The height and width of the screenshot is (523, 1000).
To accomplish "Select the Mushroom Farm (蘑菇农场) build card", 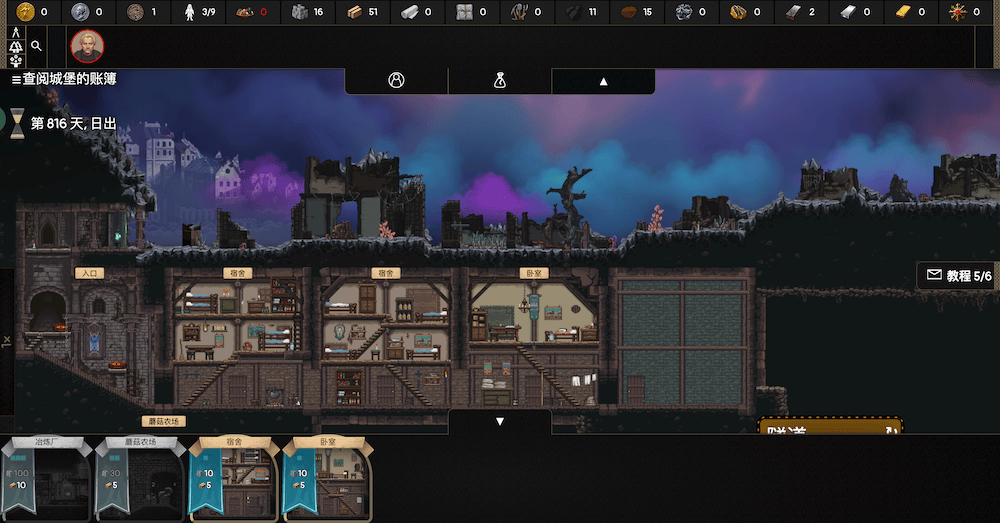I will tap(141, 478).
